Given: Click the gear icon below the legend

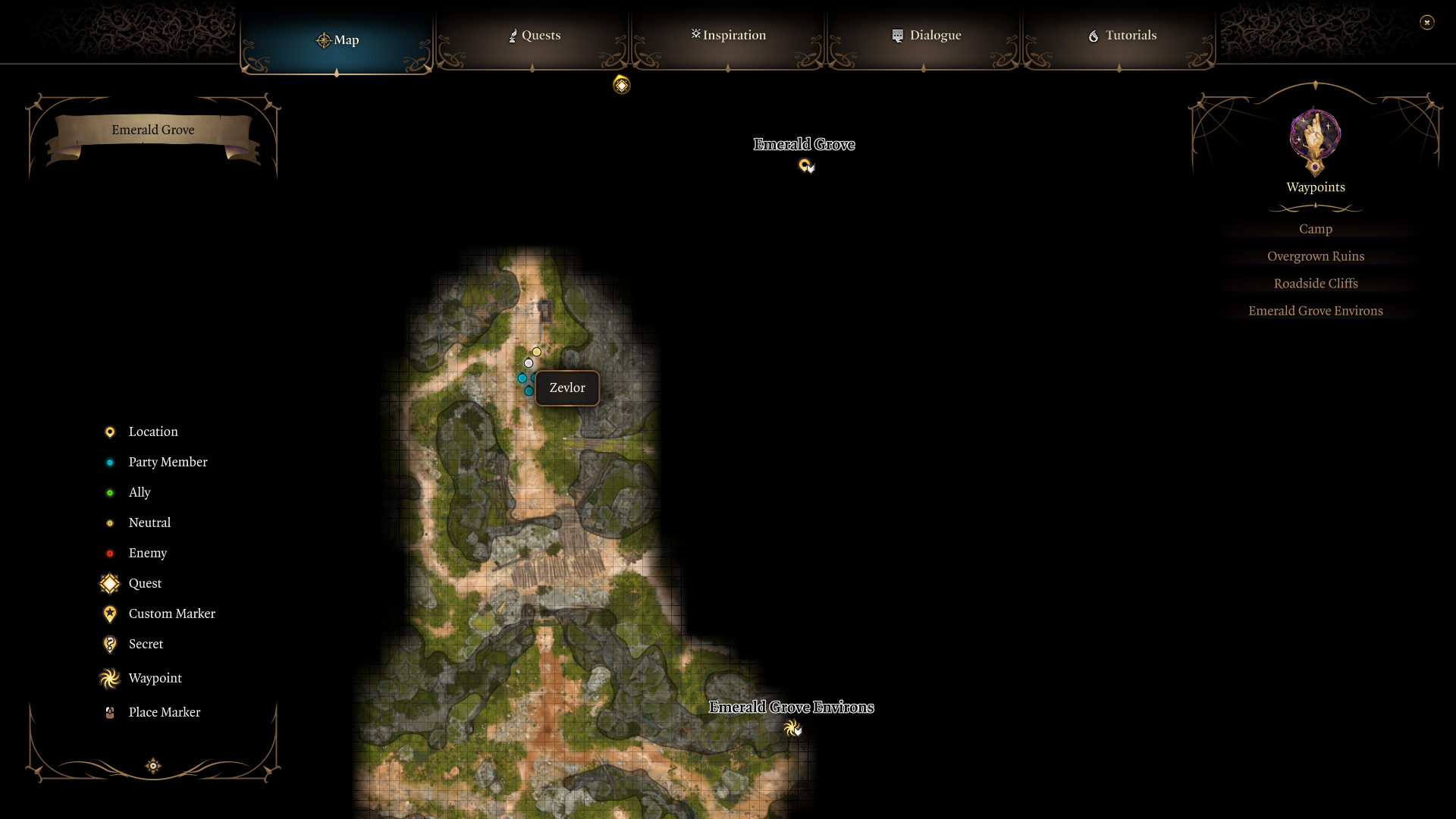Looking at the screenshot, I should 152,766.
